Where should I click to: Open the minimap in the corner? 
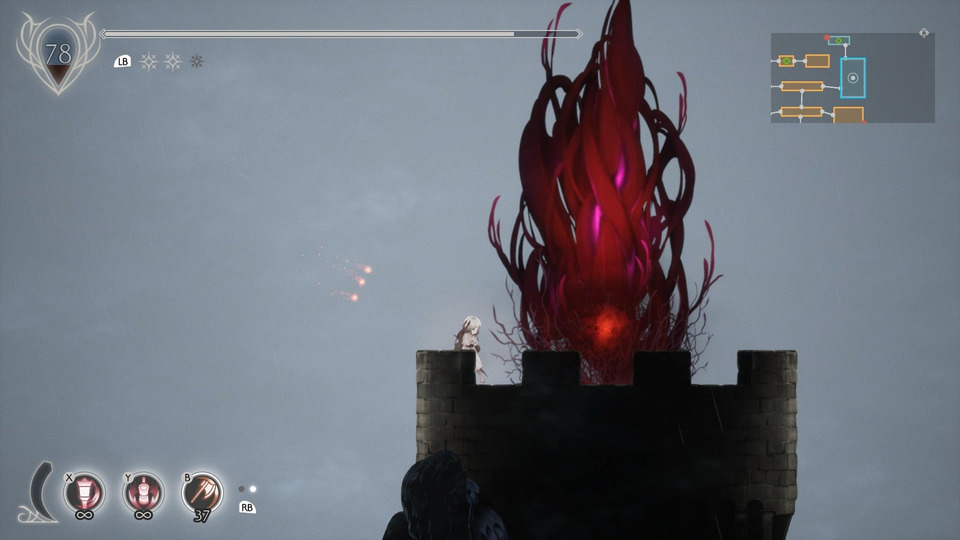(x=852, y=78)
